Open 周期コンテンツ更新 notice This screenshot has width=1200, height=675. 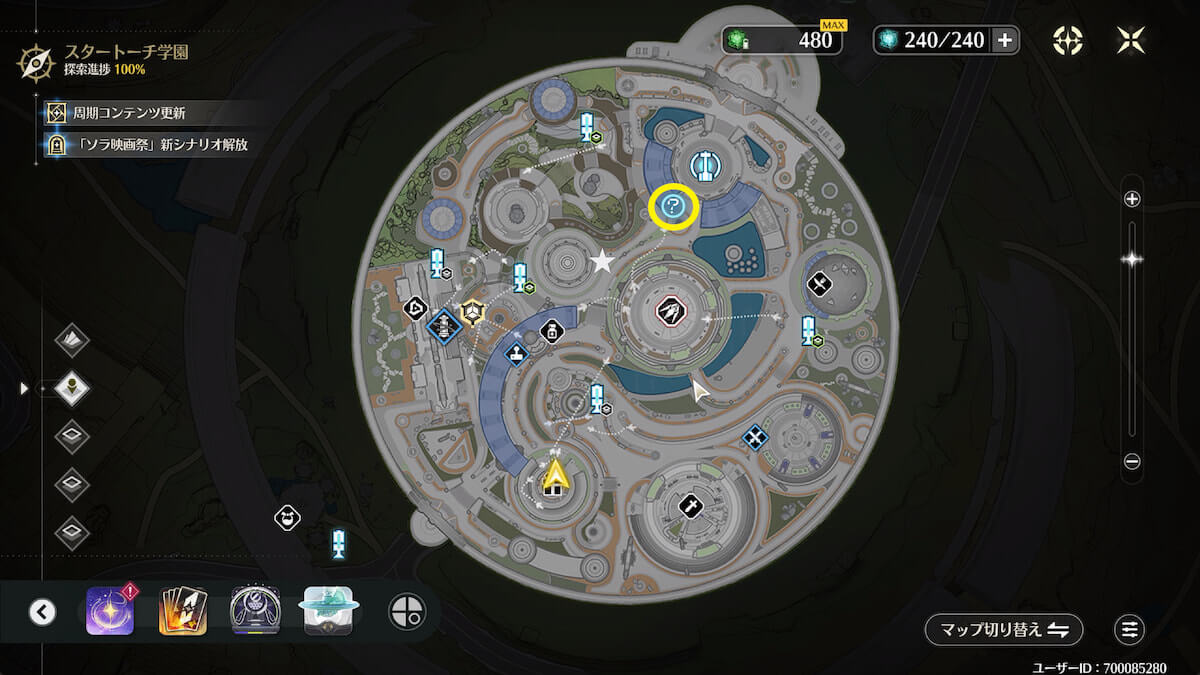(x=128, y=113)
